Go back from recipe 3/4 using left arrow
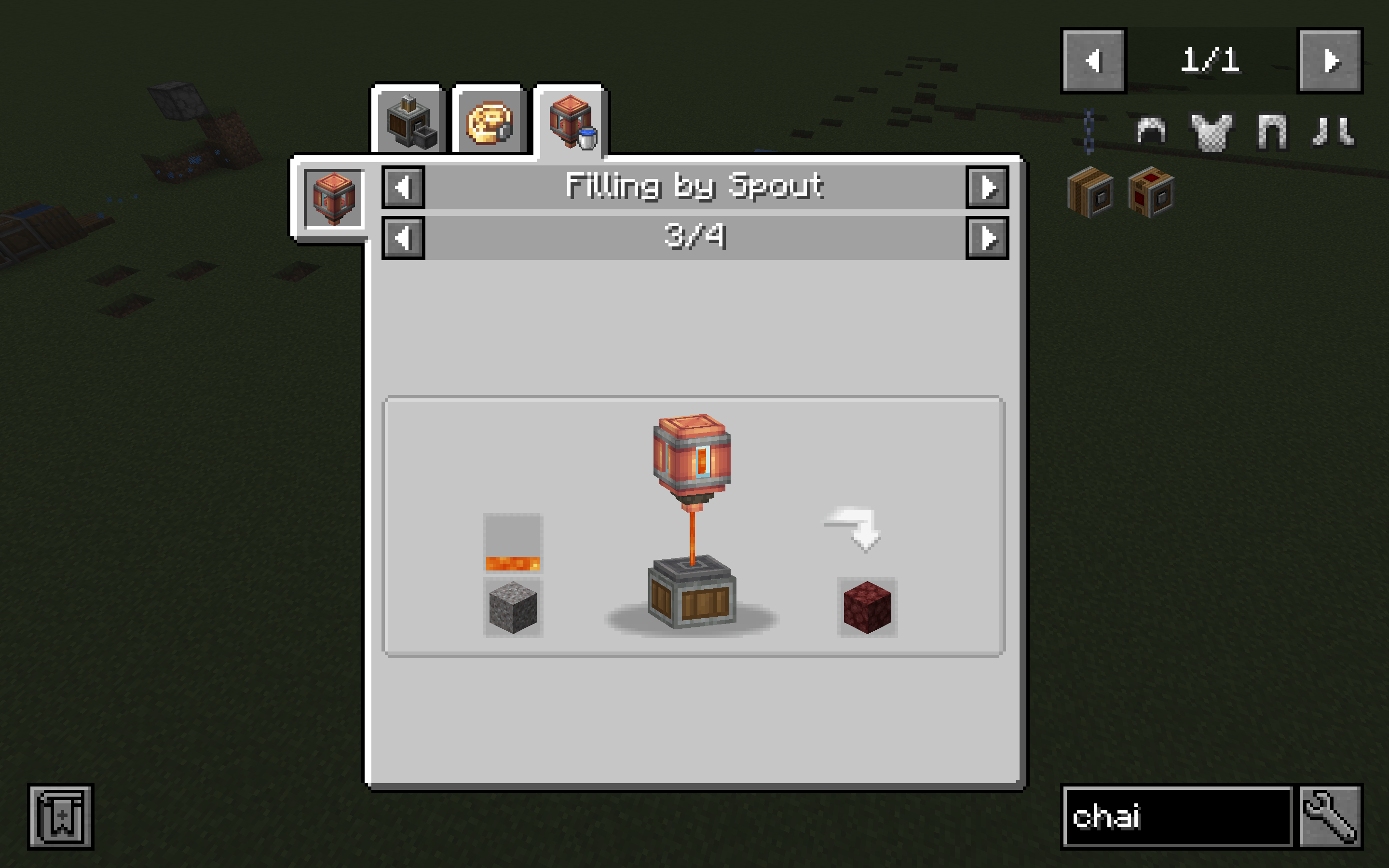Image resolution: width=1389 pixels, height=868 pixels. pos(404,238)
